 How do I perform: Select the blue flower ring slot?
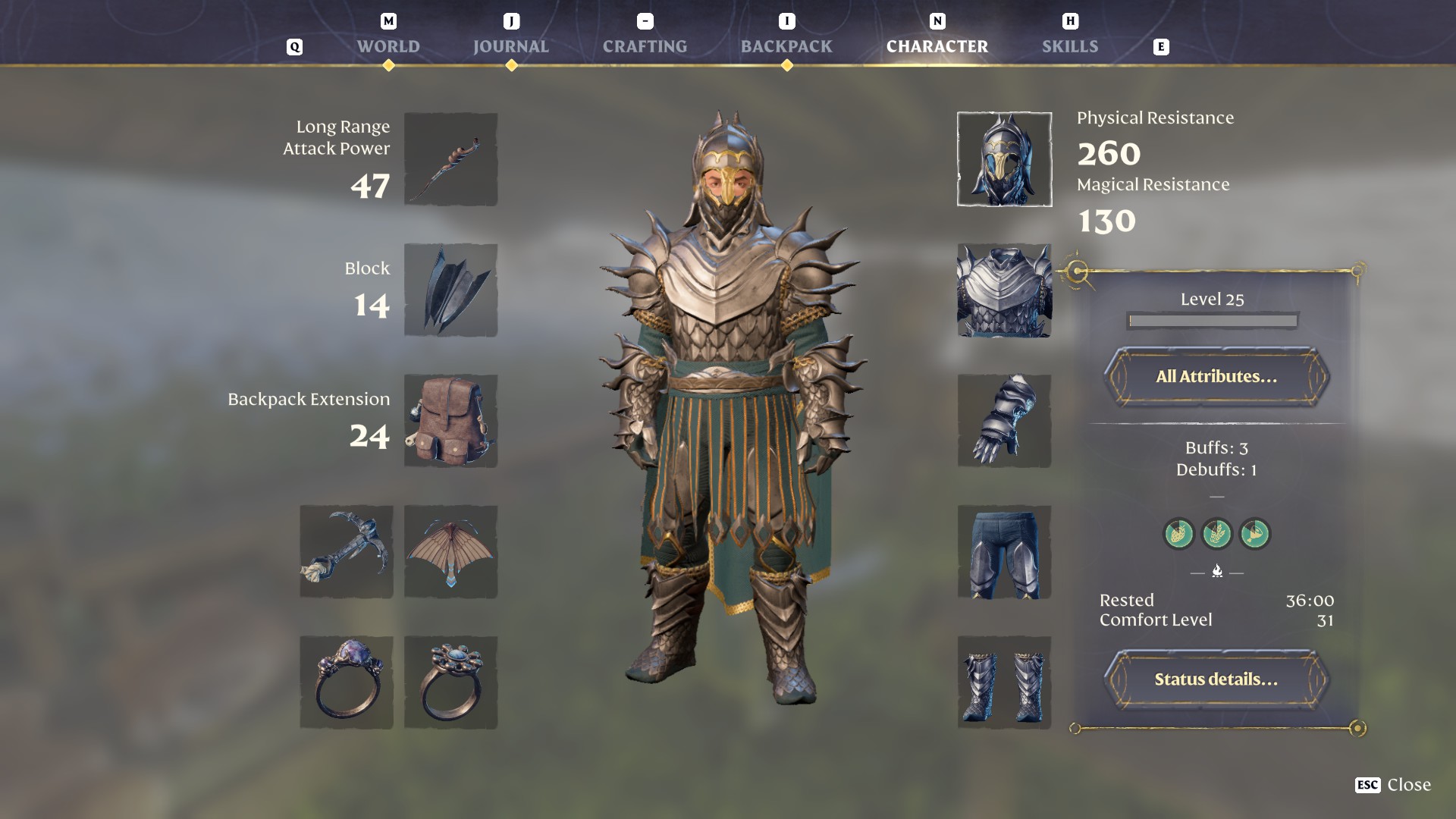(450, 682)
